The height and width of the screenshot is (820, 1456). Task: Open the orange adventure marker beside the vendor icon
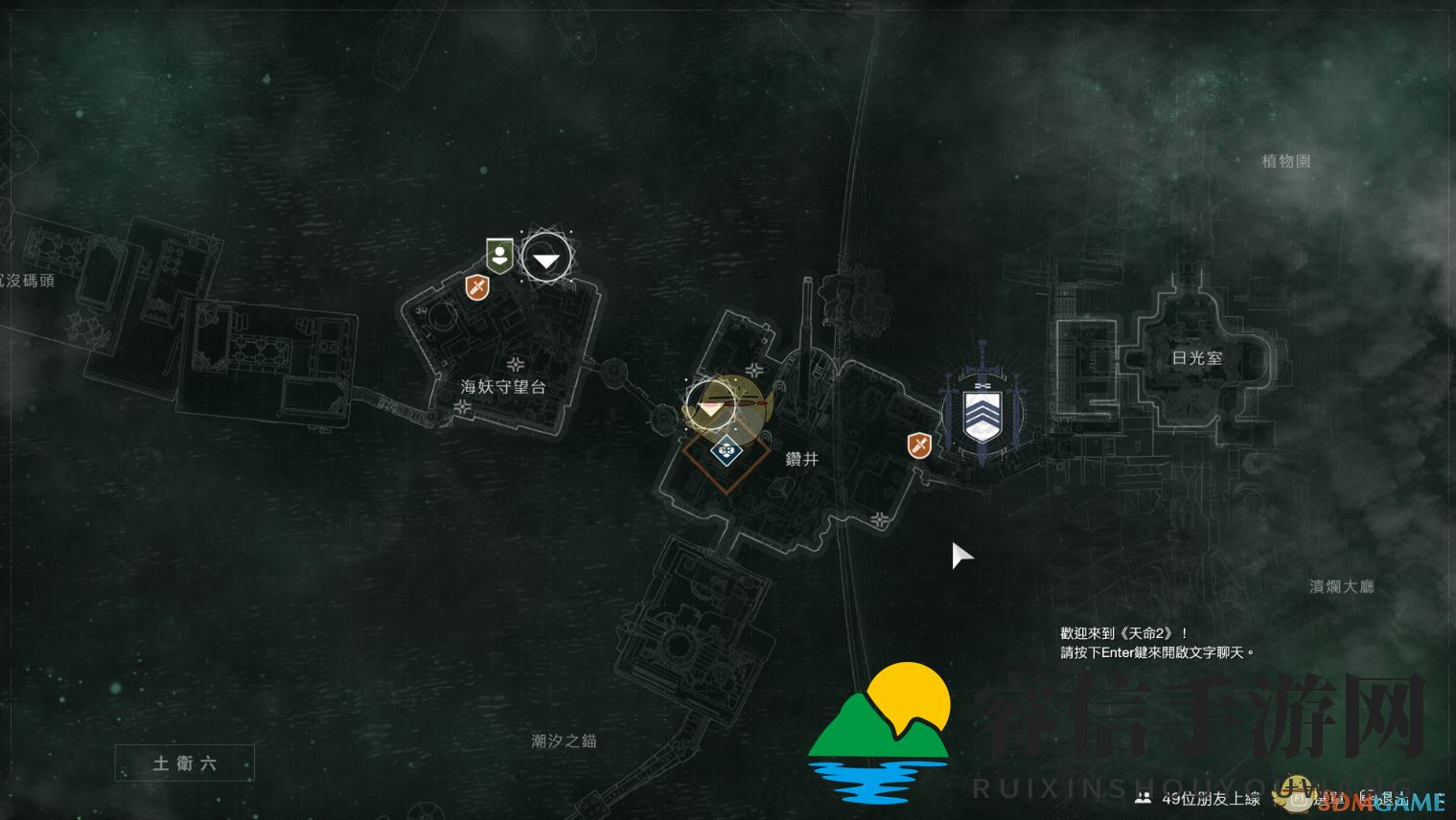[x=476, y=286]
